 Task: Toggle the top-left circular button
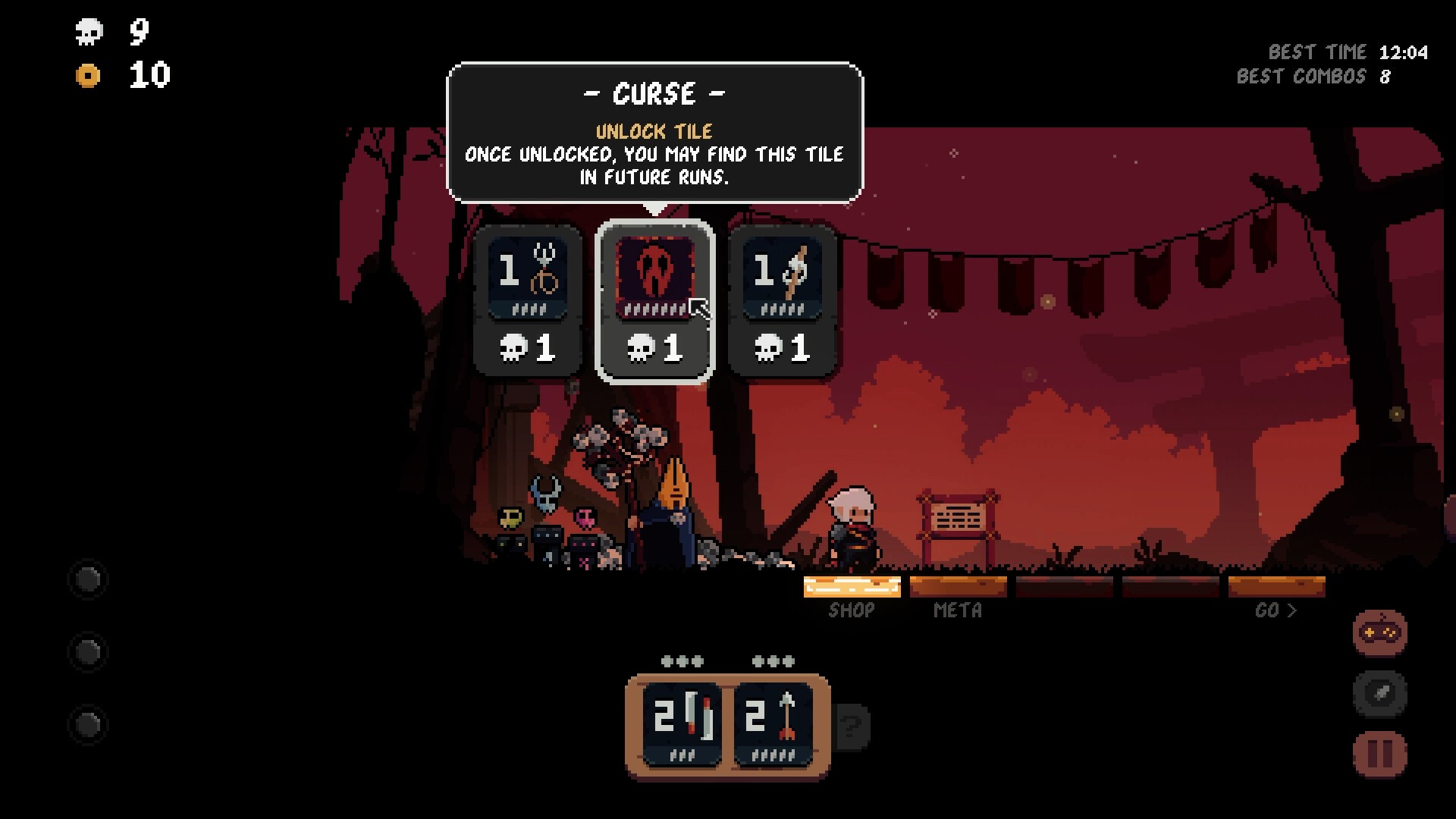(x=88, y=579)
